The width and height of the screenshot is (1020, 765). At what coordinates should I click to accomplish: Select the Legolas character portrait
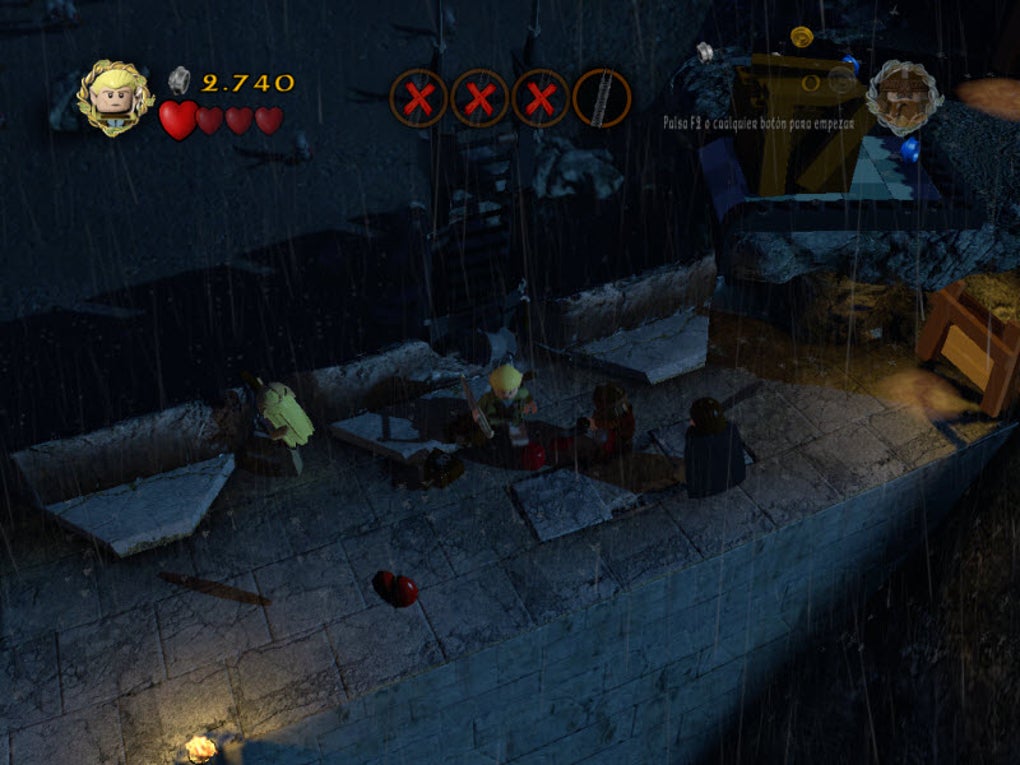(115, 98)
